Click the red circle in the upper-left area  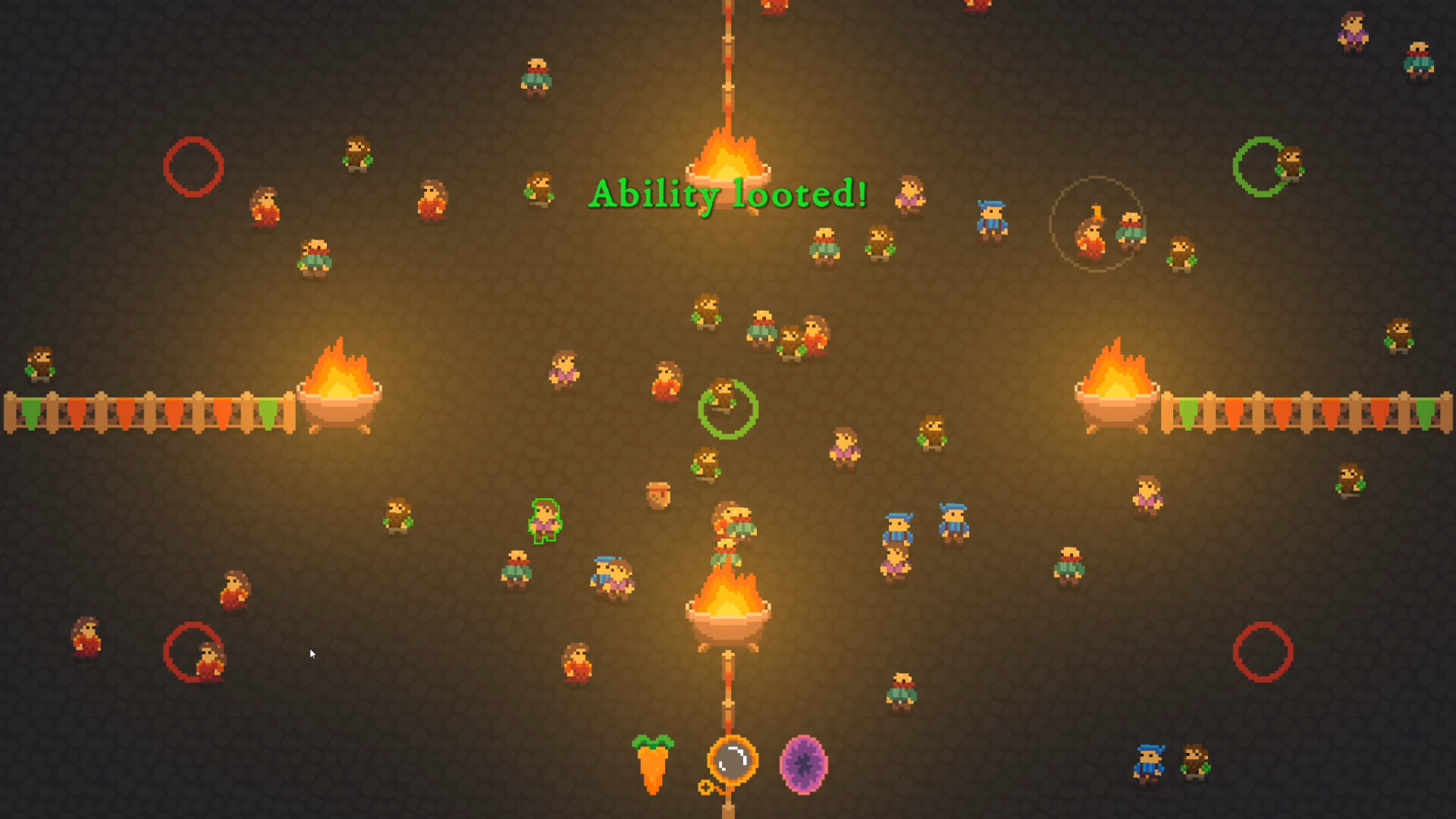coord(194,166)
